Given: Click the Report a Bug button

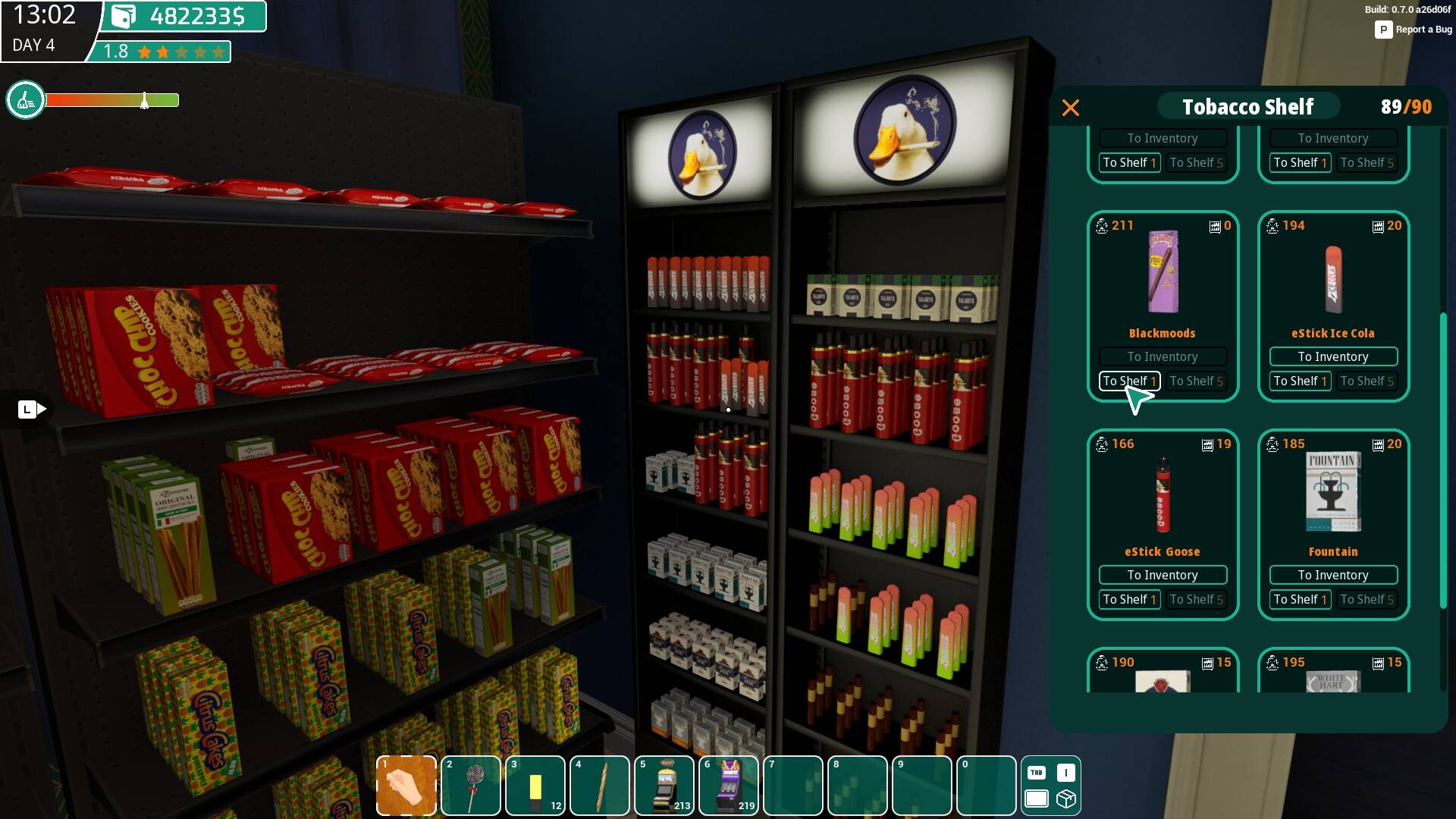Looking at the screenshot, I should tap(1414, 30).
